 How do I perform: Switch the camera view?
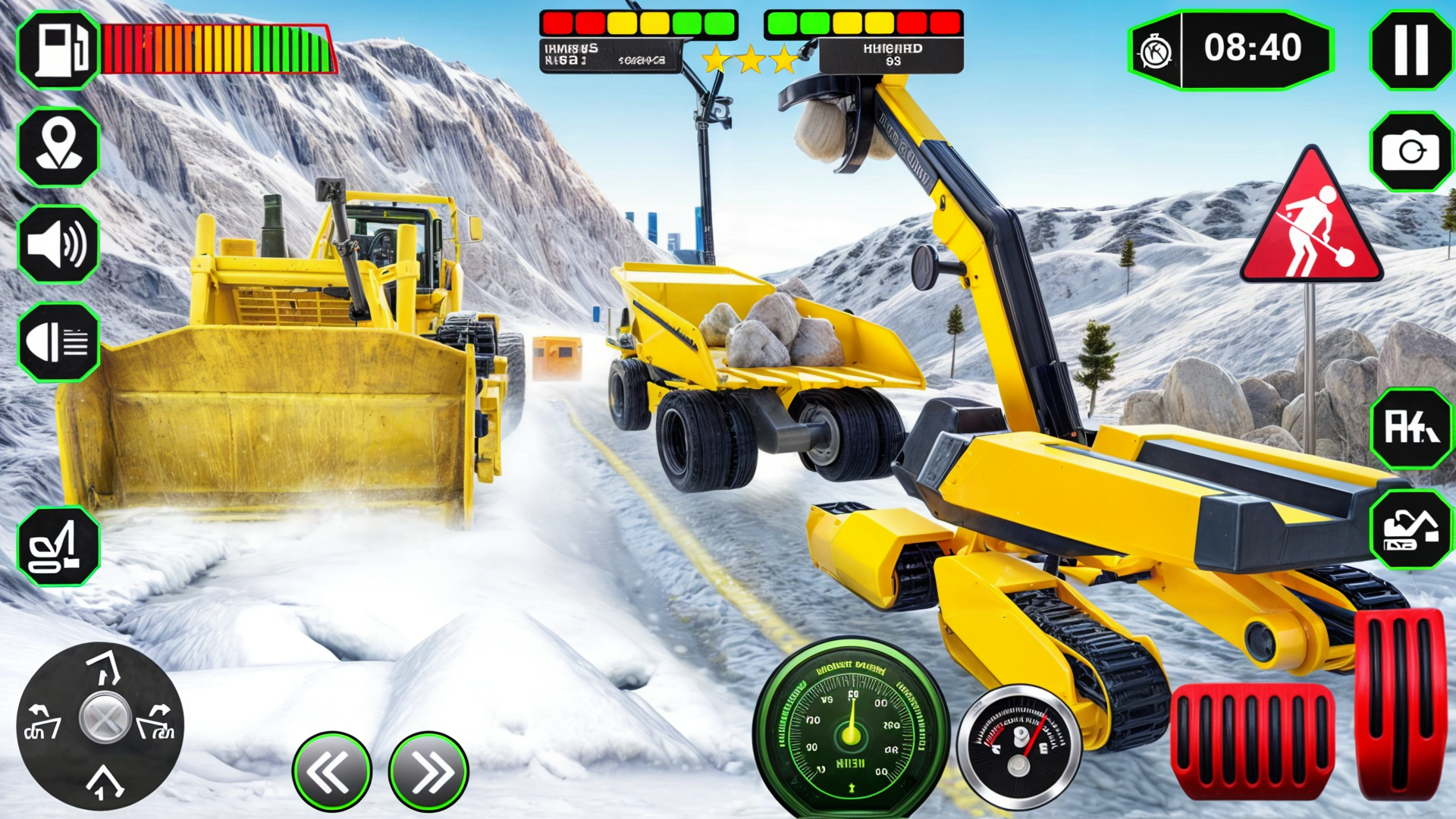1410,152
